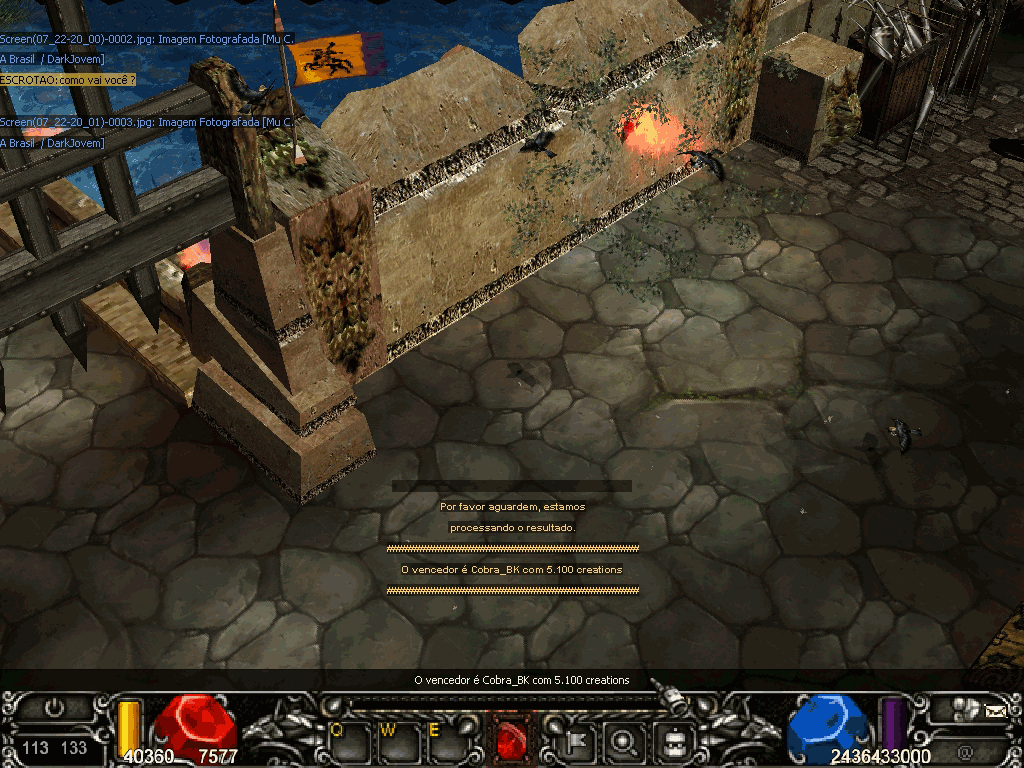This screenshot has height=768, width=1024.
Task: Select the W hotkey item slot
Action: click(x=393, y=741)
